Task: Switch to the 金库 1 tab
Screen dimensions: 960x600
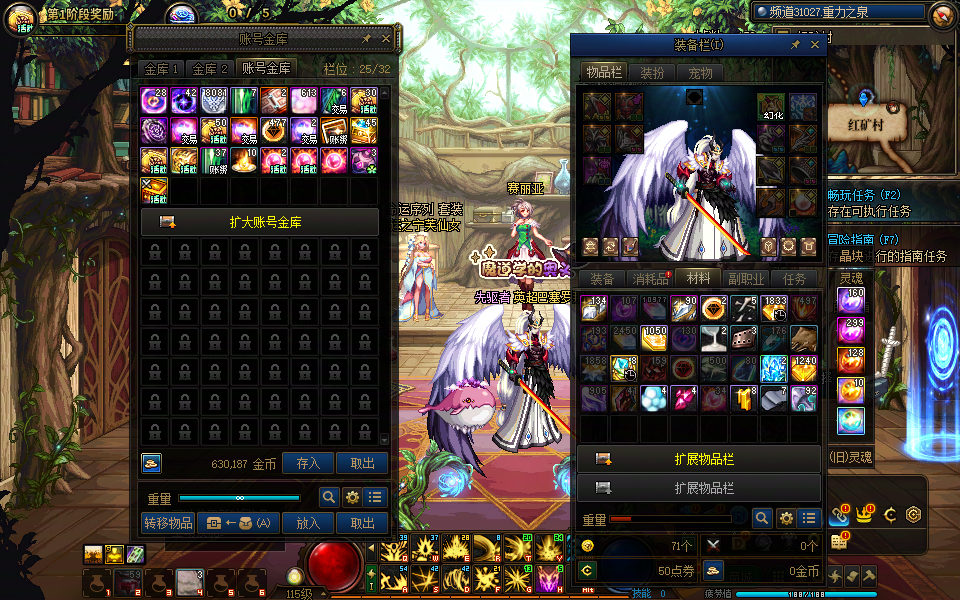Action: point(161,69)
